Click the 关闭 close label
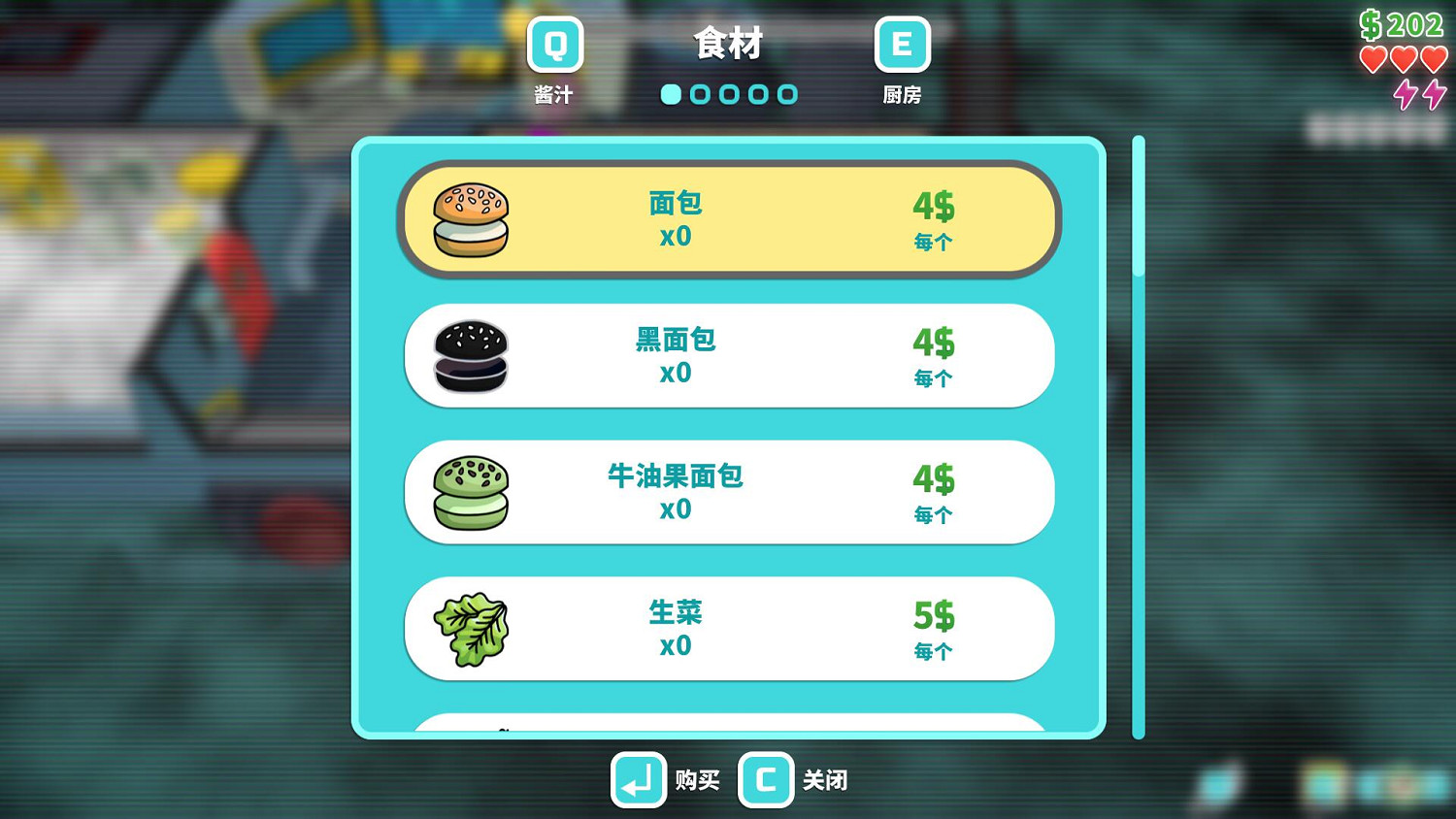The width and height of the screenshot is (1456, 819). click(x=823, y=780)
